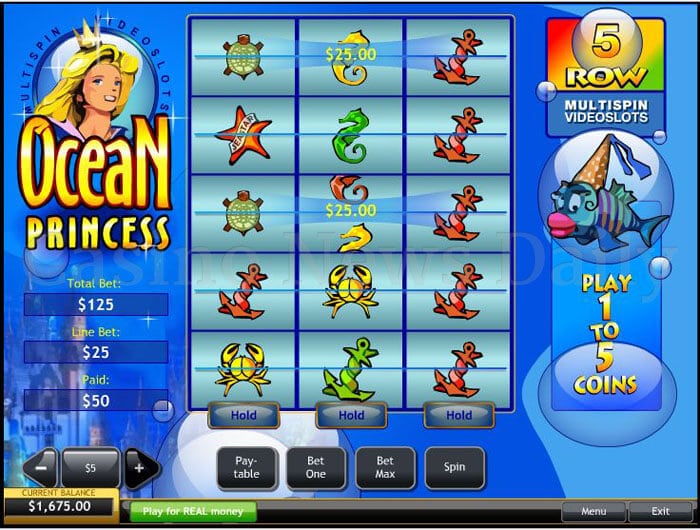Screen dimensions: 700x530
Task: Spin the reels
Action: tap(454, 467)
